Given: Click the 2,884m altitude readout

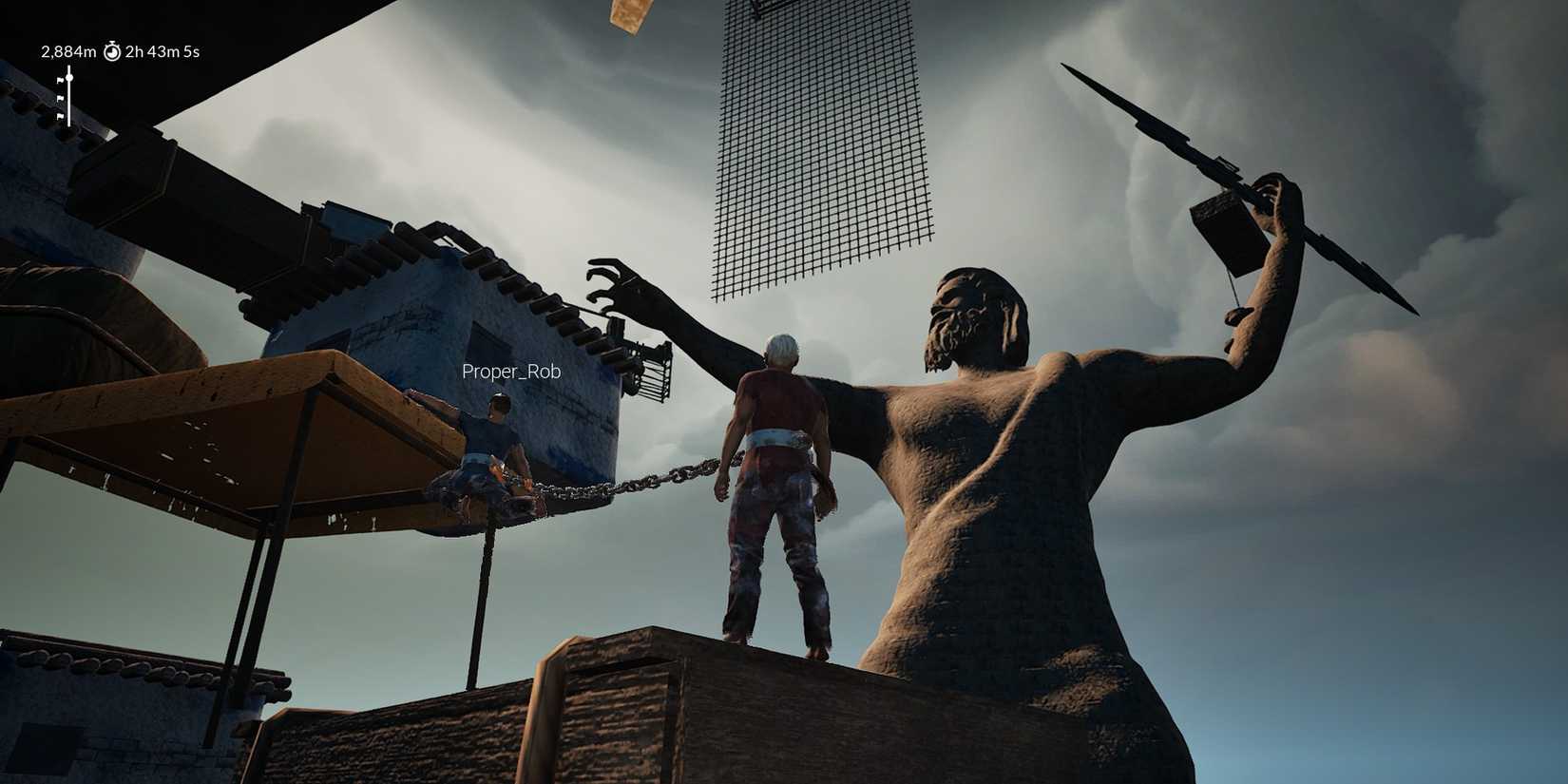Looking at the screenshot, I should coord(68,52).
